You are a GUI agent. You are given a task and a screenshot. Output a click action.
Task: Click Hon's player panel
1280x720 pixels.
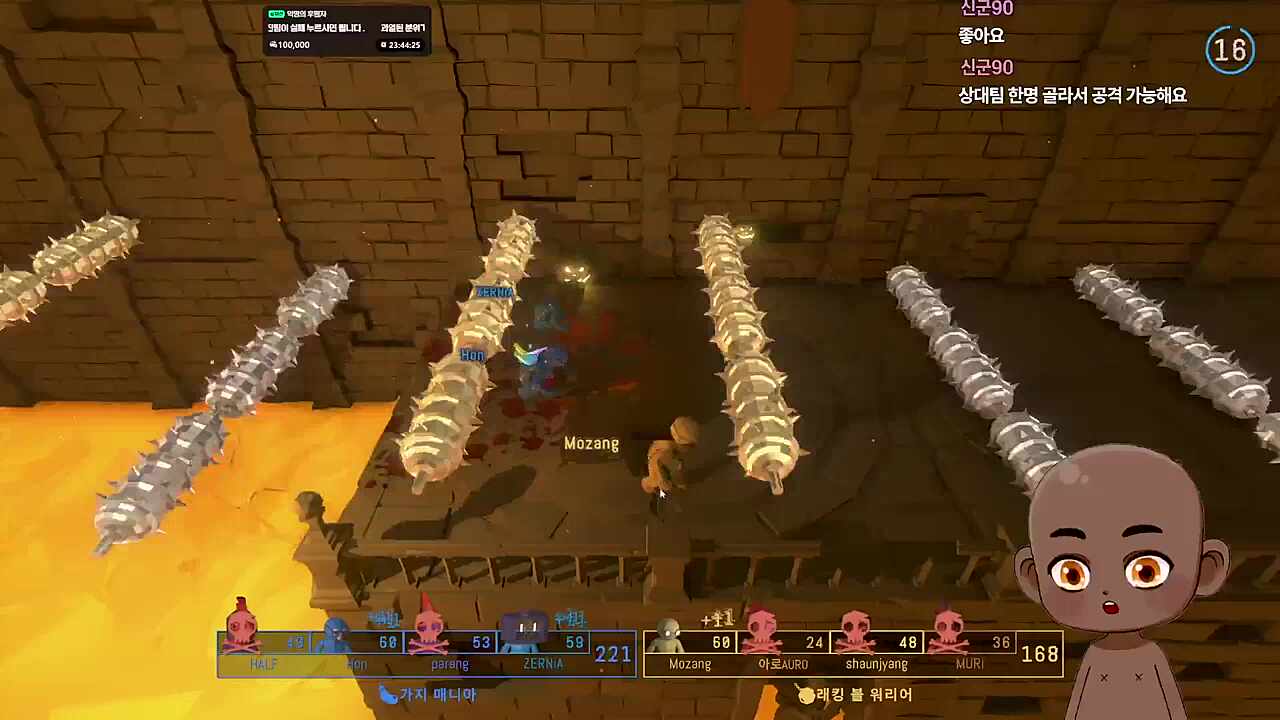[x=358, y=650]
